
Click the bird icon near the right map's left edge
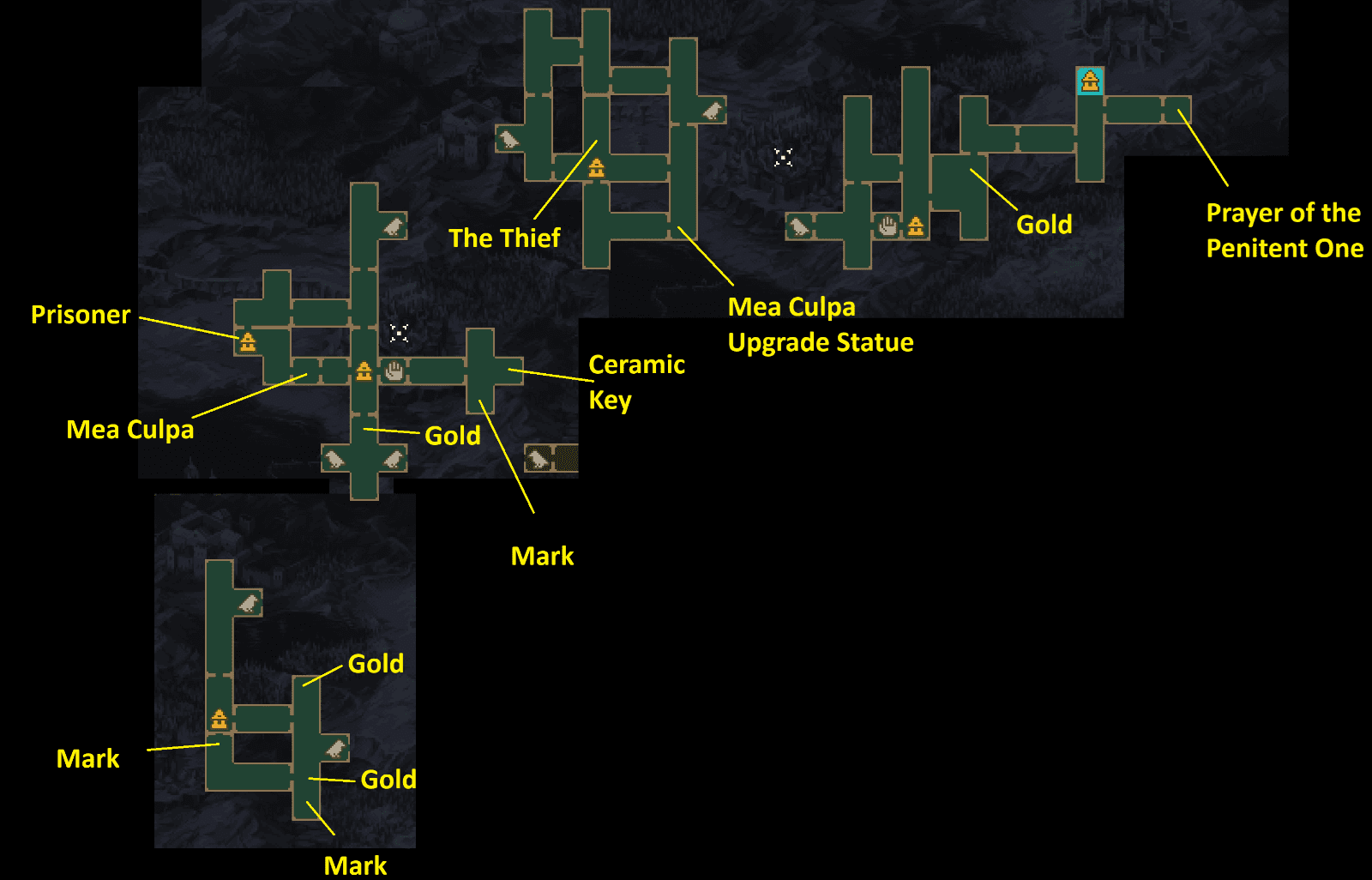pos(800,226)
